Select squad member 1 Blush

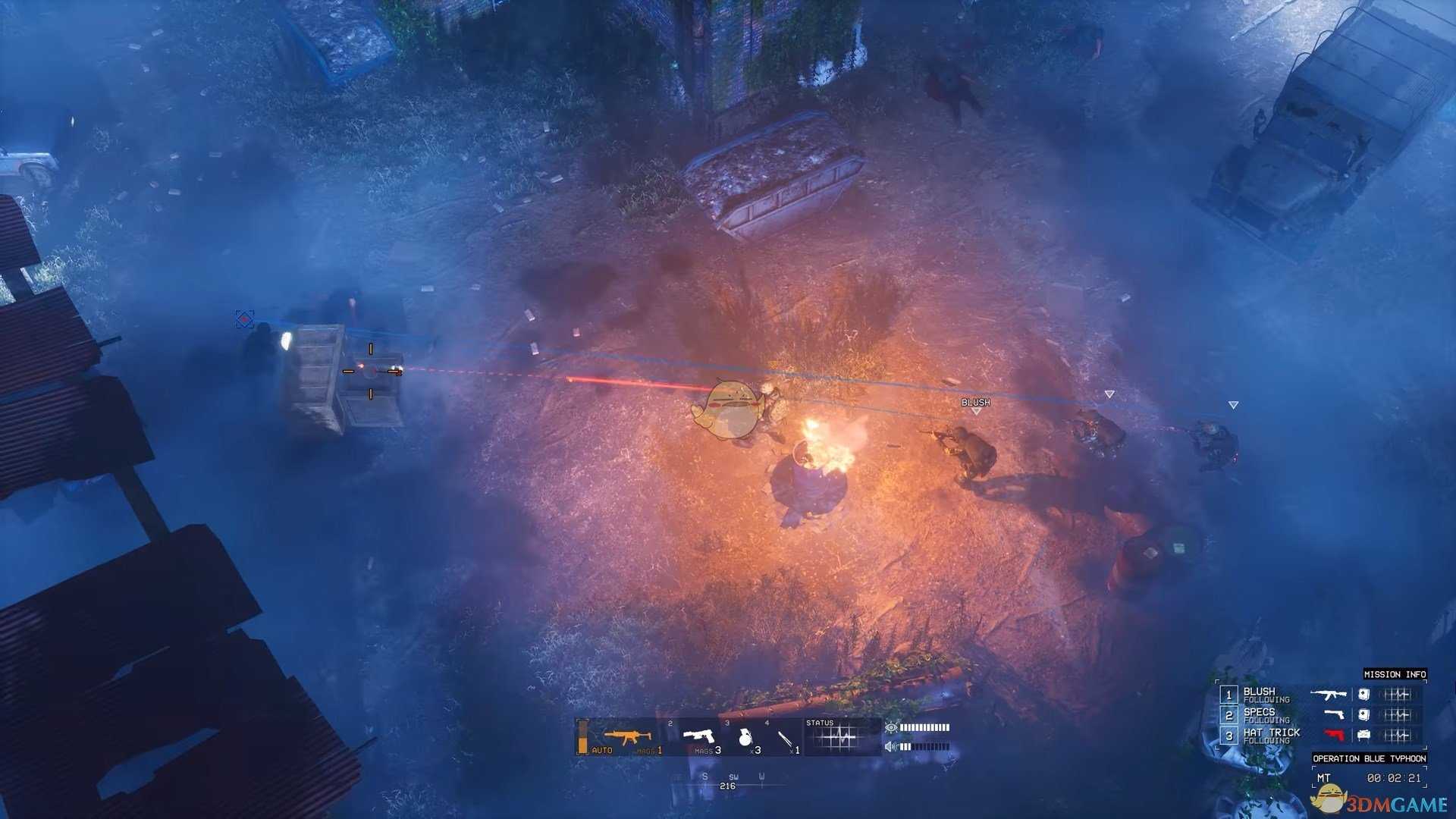click(1259, 694)
